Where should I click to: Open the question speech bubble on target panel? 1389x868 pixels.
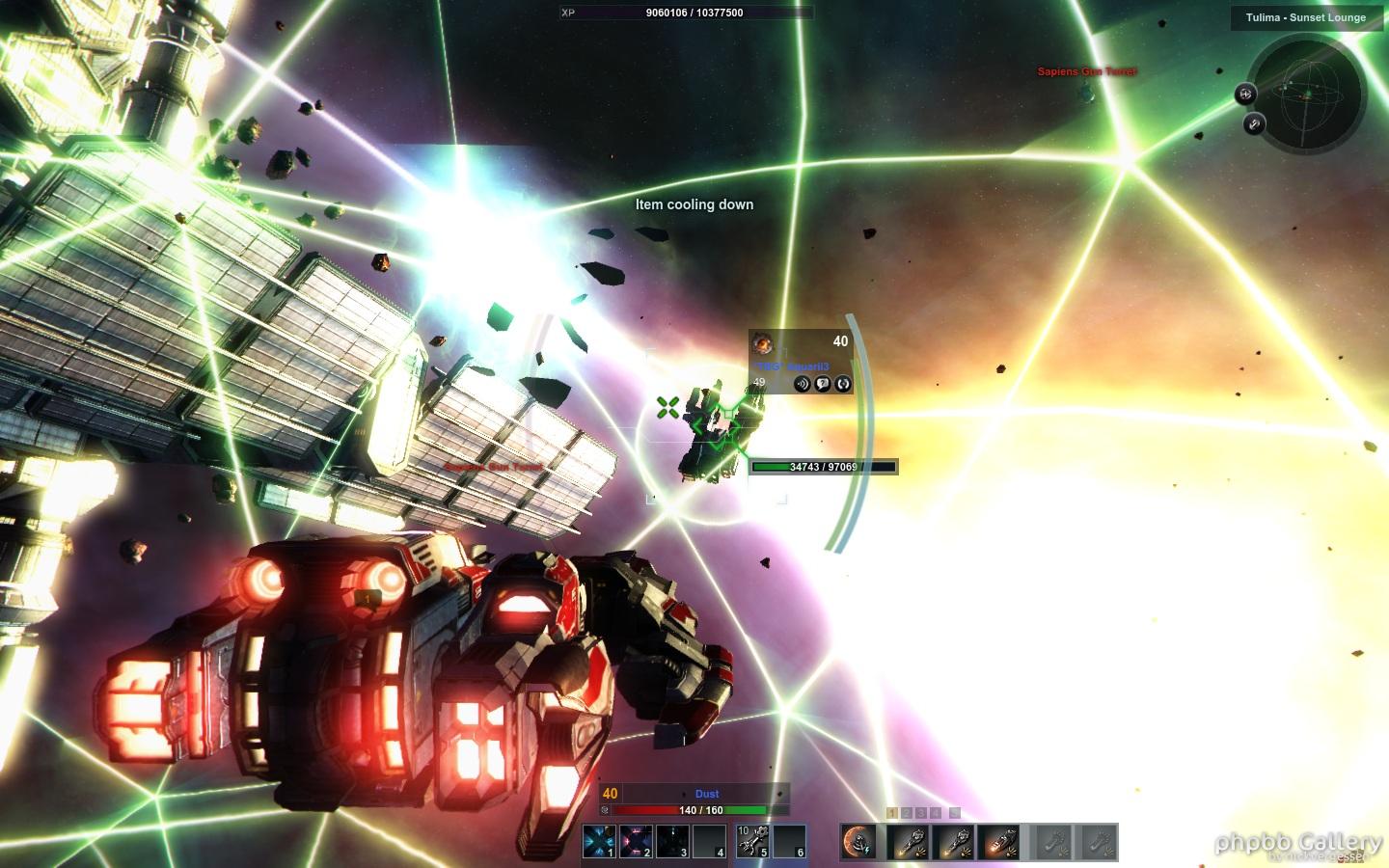pyautogui.click(x=823, y=384)
